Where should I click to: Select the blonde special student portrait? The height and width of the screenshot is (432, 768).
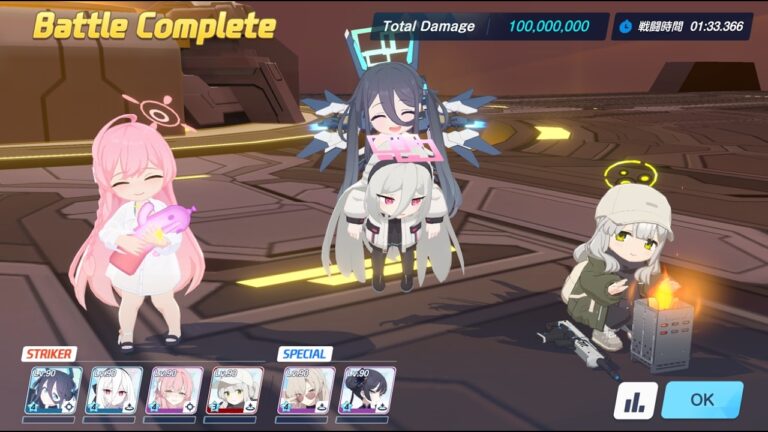point(307,390)
